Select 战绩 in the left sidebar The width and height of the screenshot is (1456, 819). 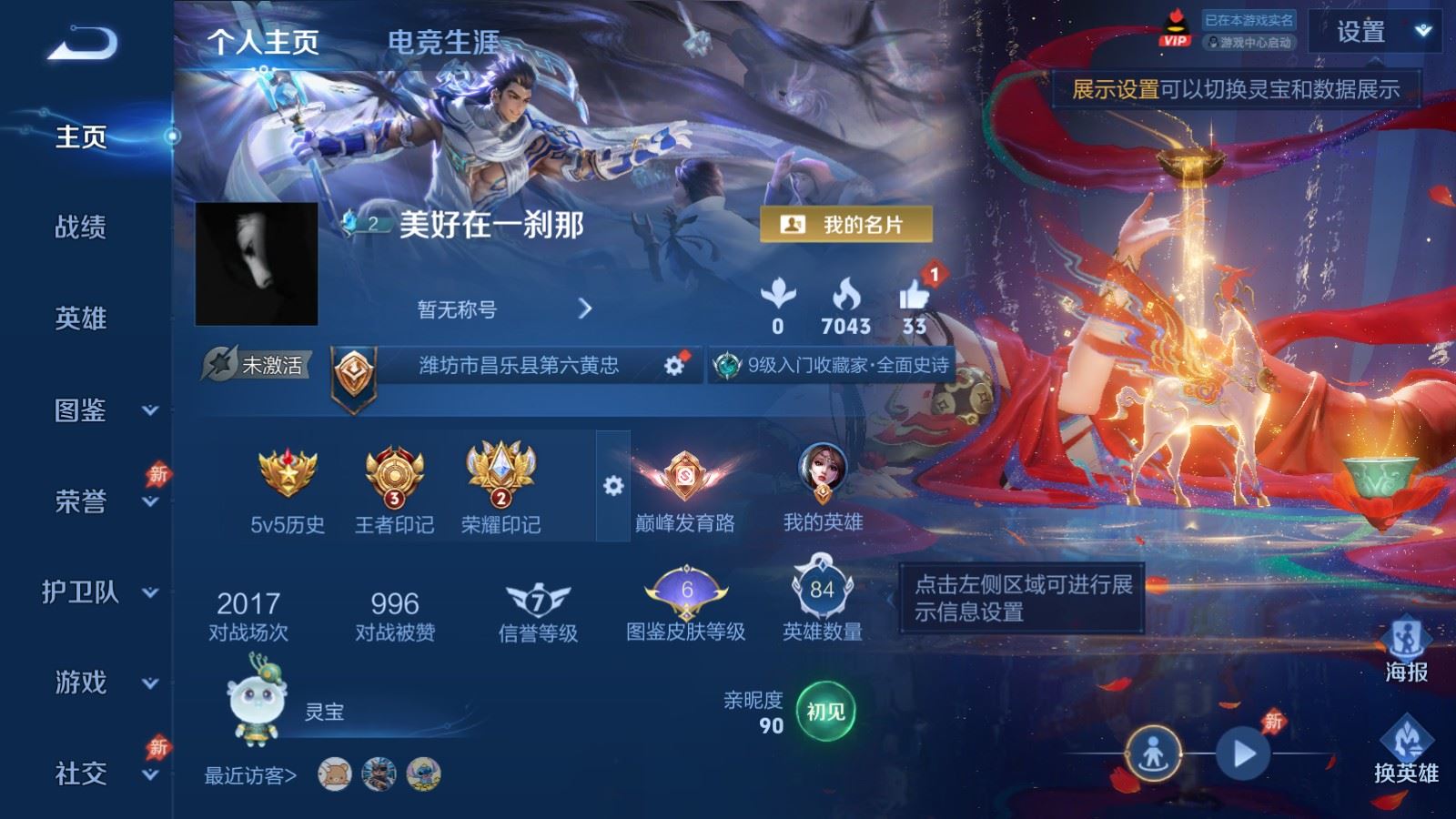pos(80,228)
